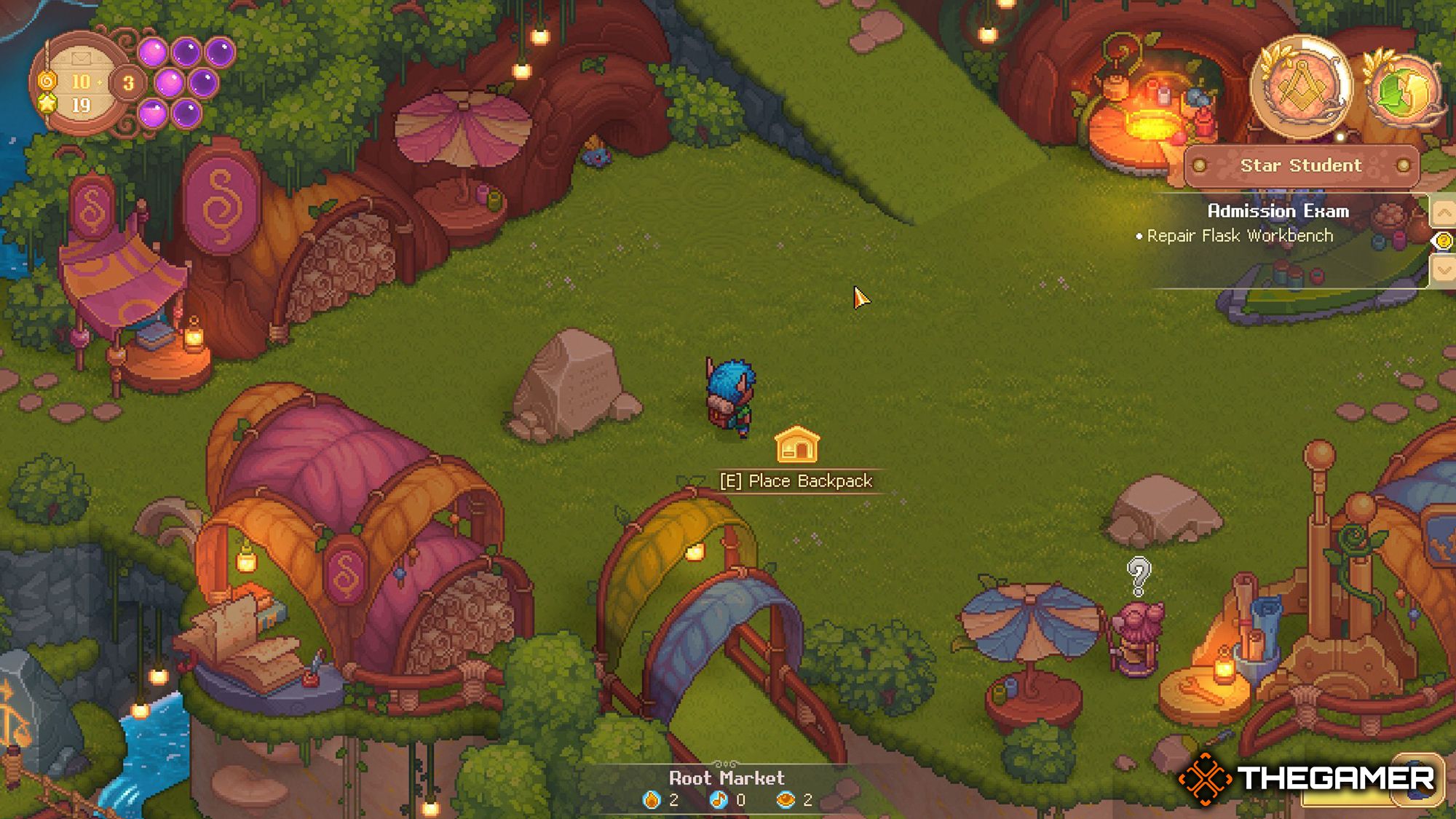
Task: Collapse the Star Student quest banner
Action: click(1302, 165)
